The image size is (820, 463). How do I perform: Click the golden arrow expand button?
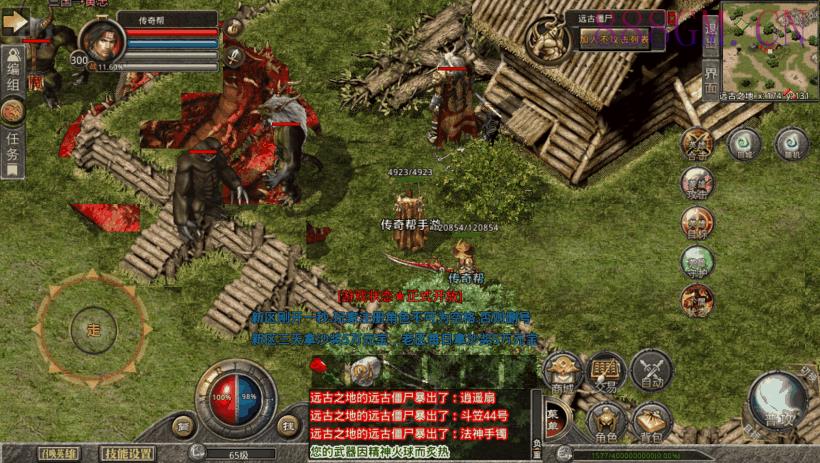pos(16,21)
